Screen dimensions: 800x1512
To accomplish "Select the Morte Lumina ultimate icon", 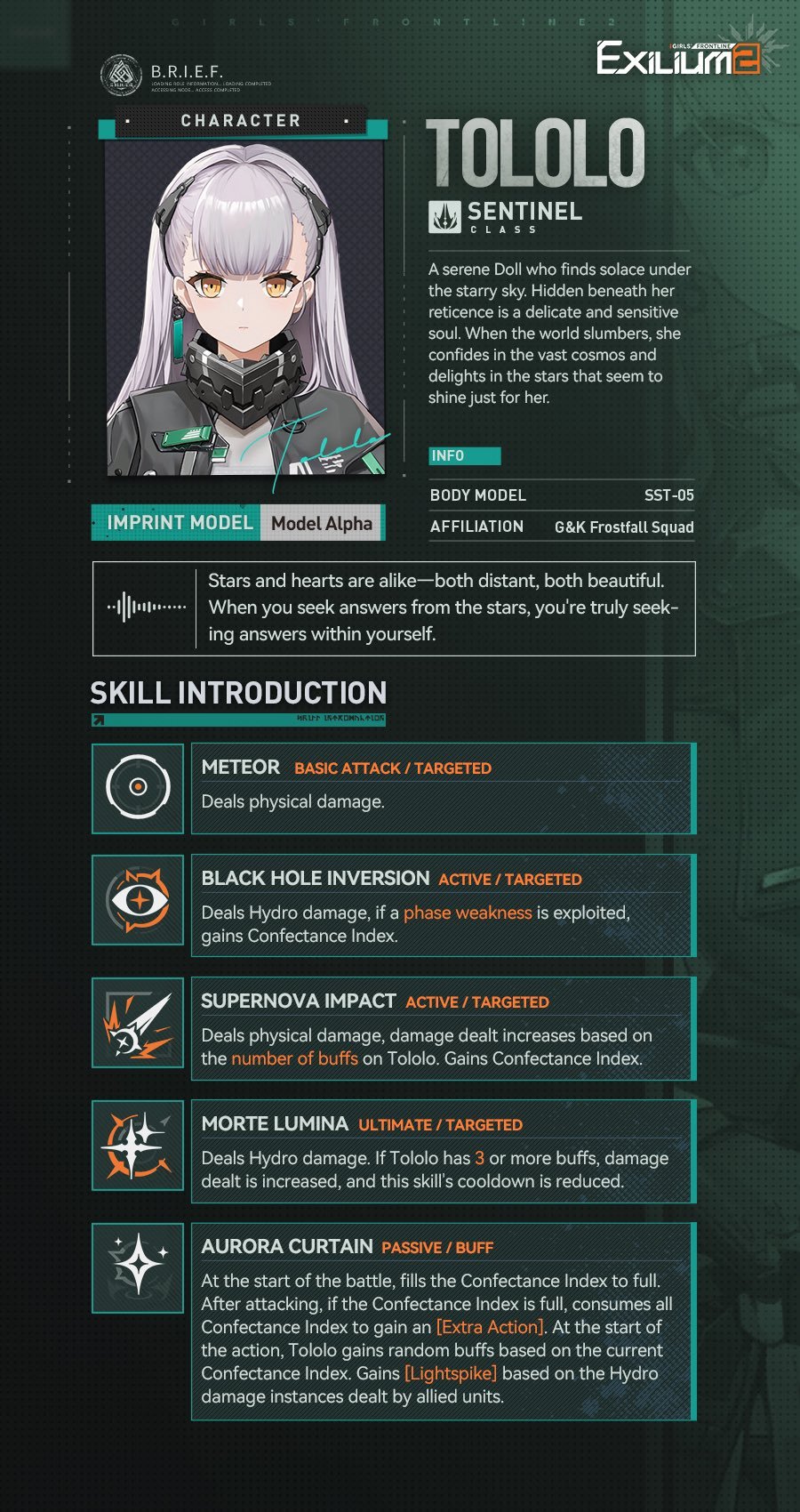I will click(138, 1146).
